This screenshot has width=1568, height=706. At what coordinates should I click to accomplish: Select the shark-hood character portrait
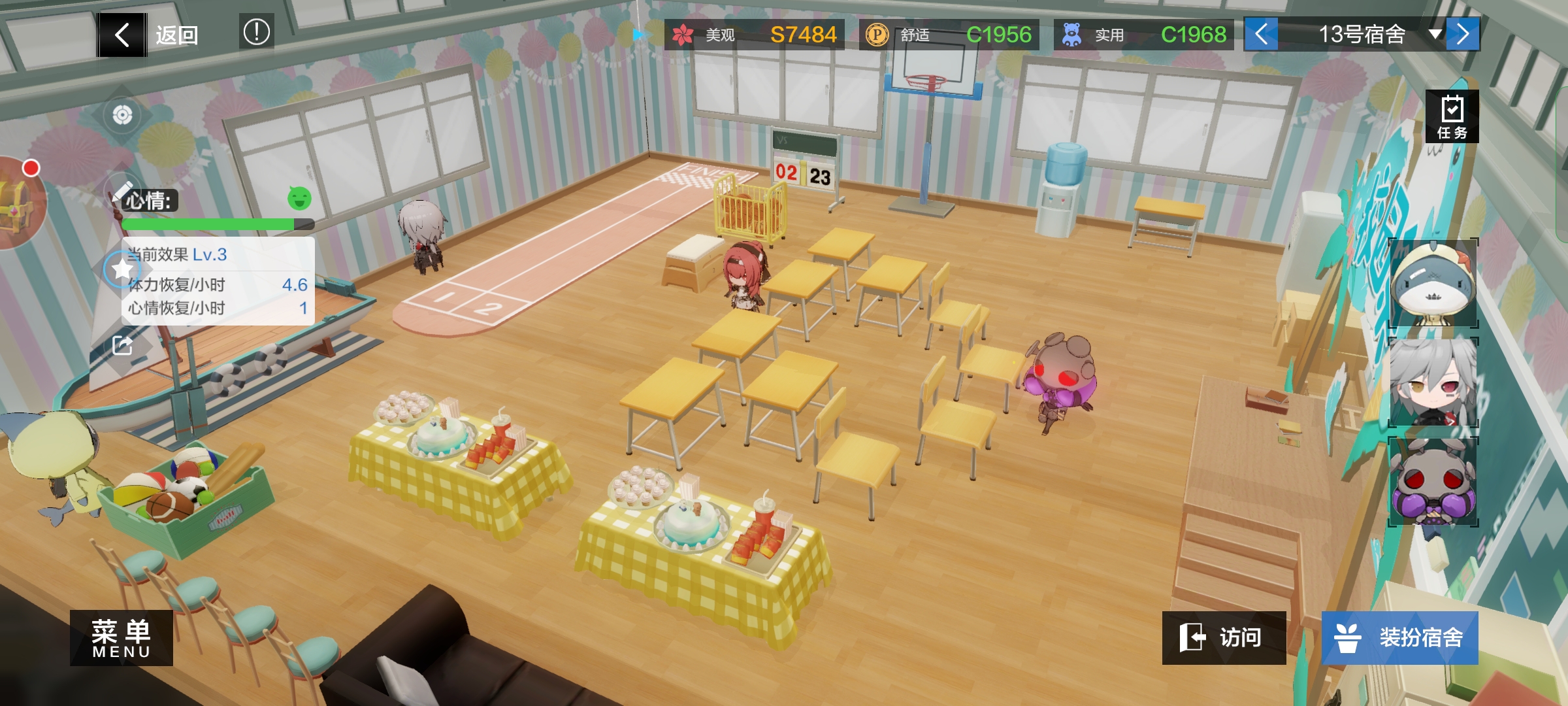pos(1433,283)
